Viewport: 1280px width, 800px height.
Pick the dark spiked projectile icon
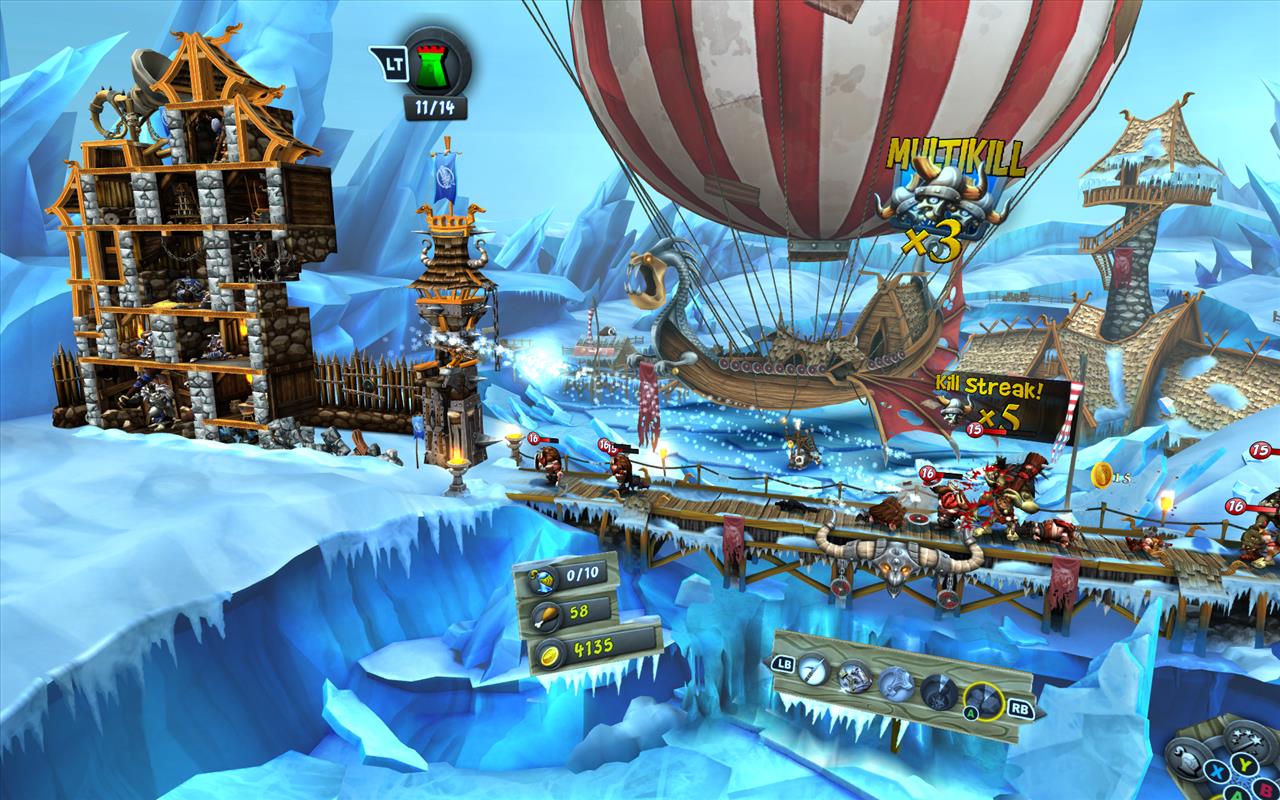(939, 690)
